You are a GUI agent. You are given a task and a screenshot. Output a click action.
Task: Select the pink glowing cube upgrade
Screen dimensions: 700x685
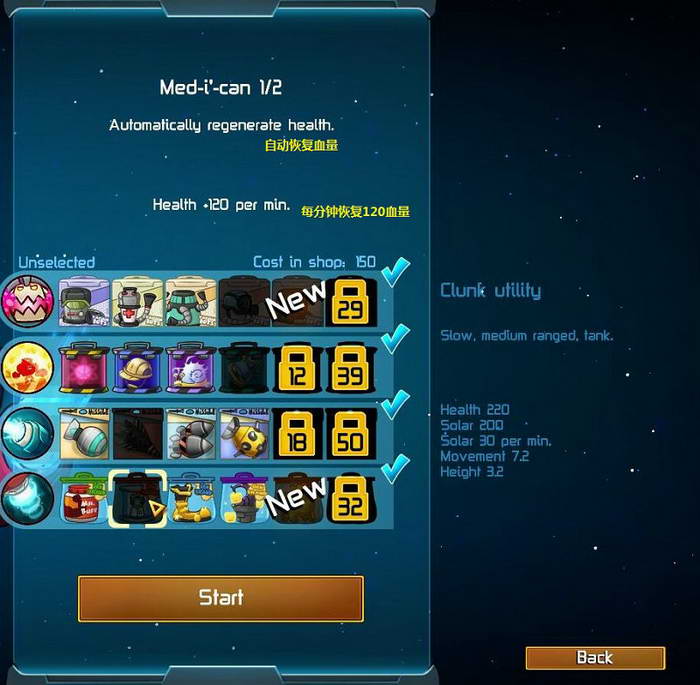(x=83, y=367)
